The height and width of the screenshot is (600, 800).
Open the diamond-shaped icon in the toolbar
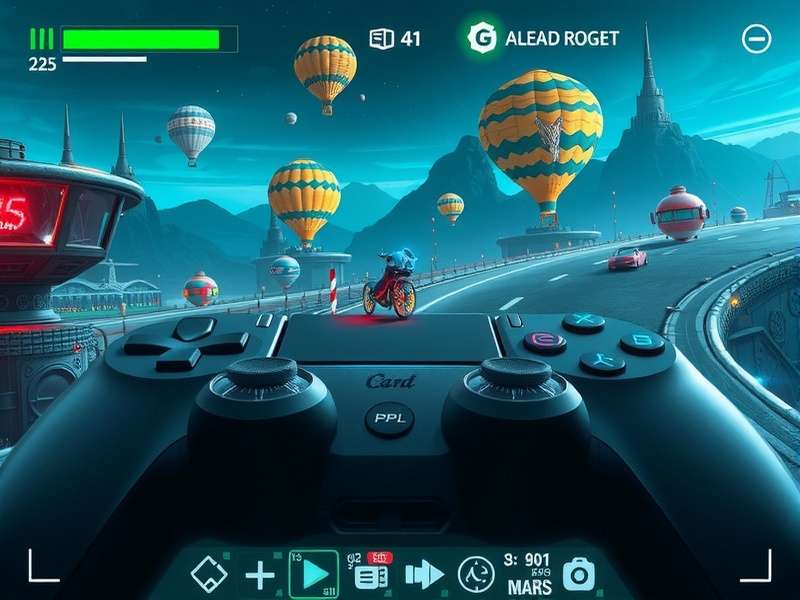pyautogui.click(x=209, y=574)
